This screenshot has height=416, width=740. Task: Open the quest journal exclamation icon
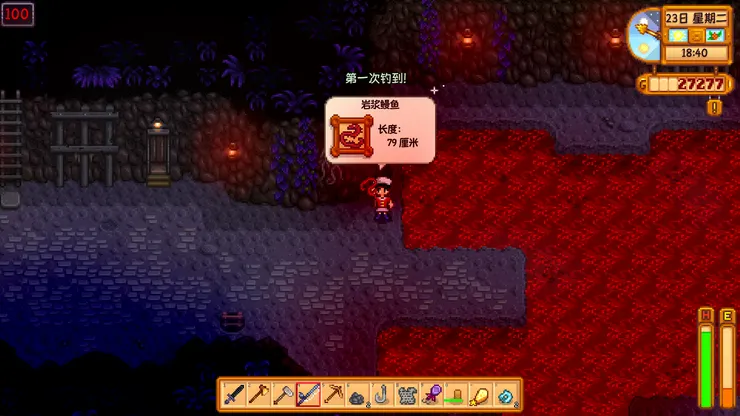[715, 106]
